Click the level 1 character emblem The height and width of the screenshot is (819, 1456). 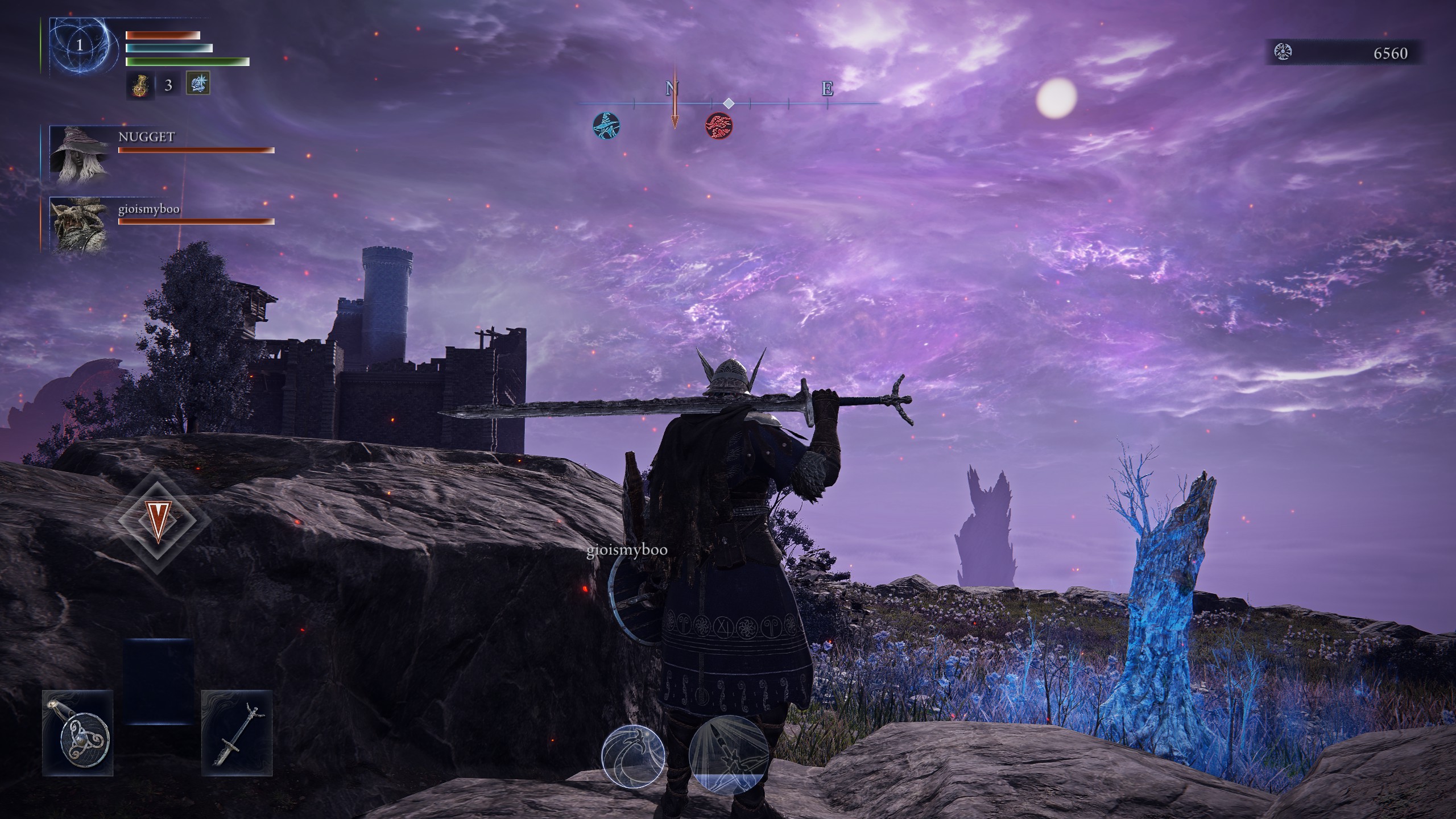(x=80, y=45)
